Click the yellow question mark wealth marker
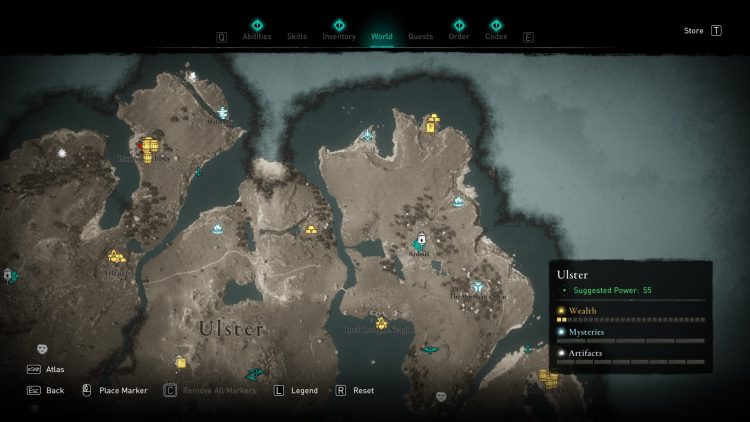Screen dimensions: 750x422 pyautogui.click(x=431, y=127)
